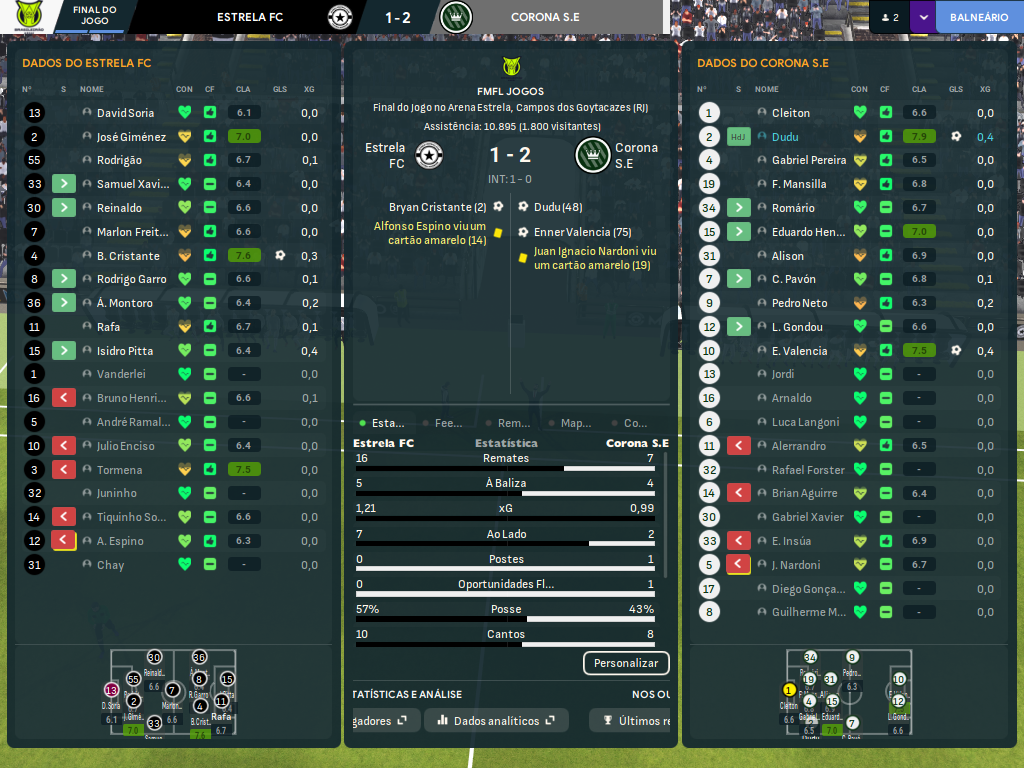Select David Soria in Estrela lineup
Viewport: 1024px width, 768px height.
tap(125, 113)
